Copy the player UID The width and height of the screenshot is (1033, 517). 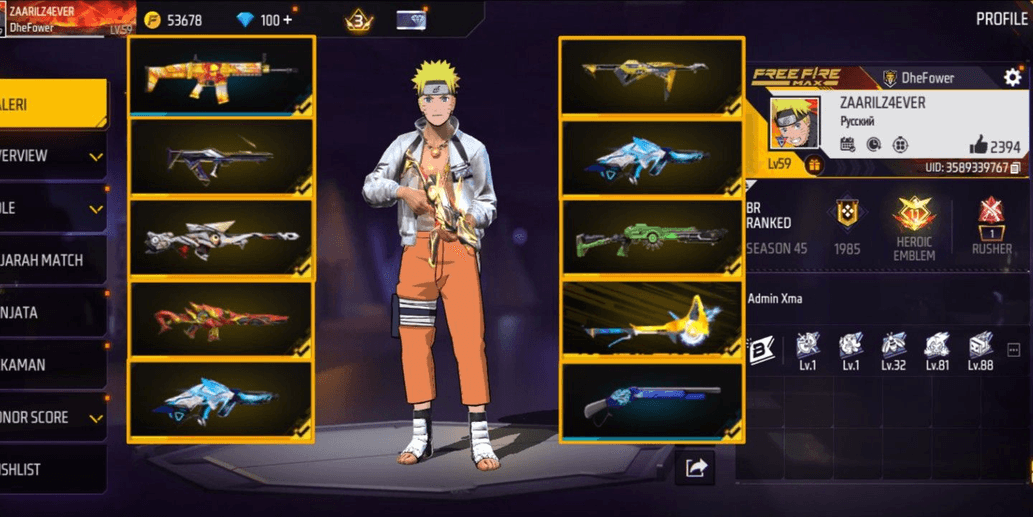click(x=1016, y=168)
